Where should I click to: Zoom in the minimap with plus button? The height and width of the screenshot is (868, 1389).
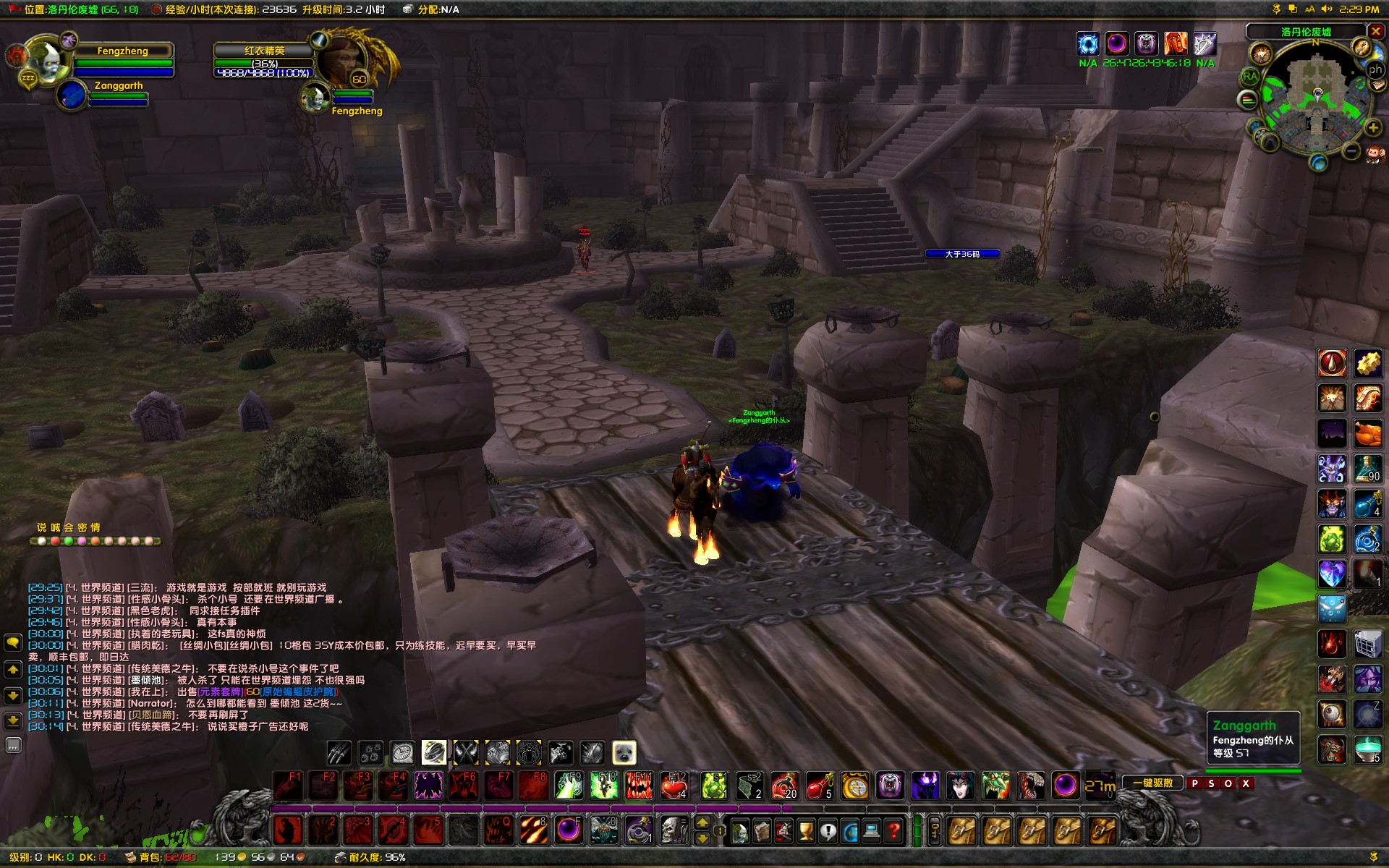pyautogui.click(x=1373, y=128)
